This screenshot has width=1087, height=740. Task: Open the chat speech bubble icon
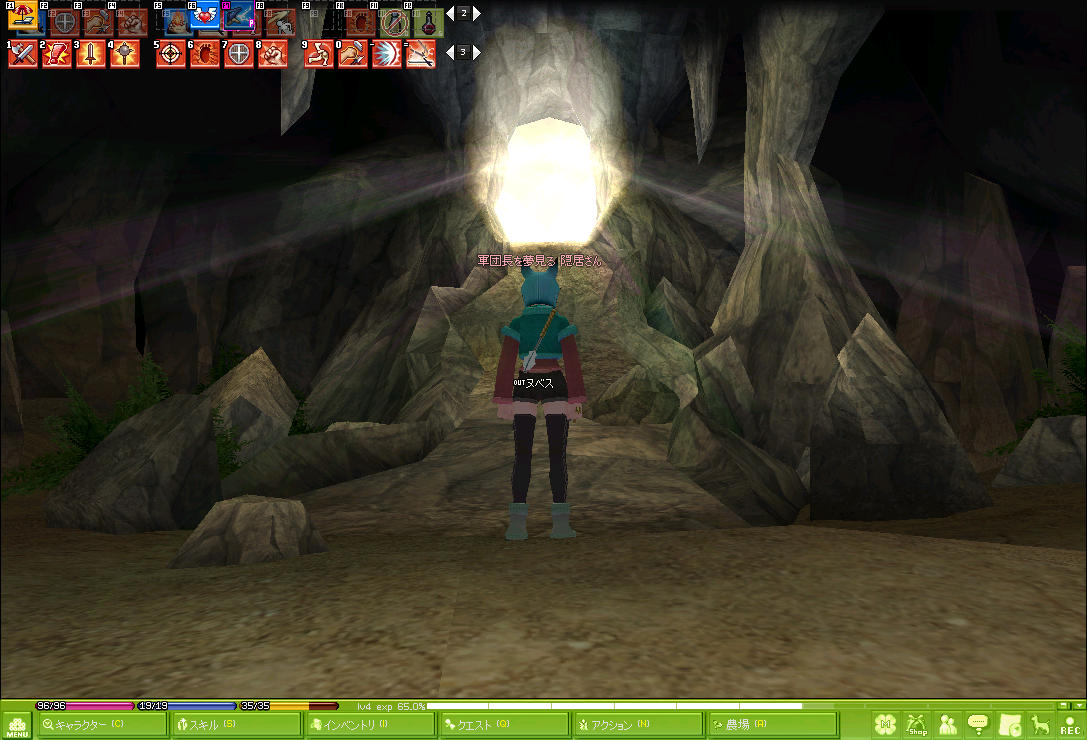(978, 724)
